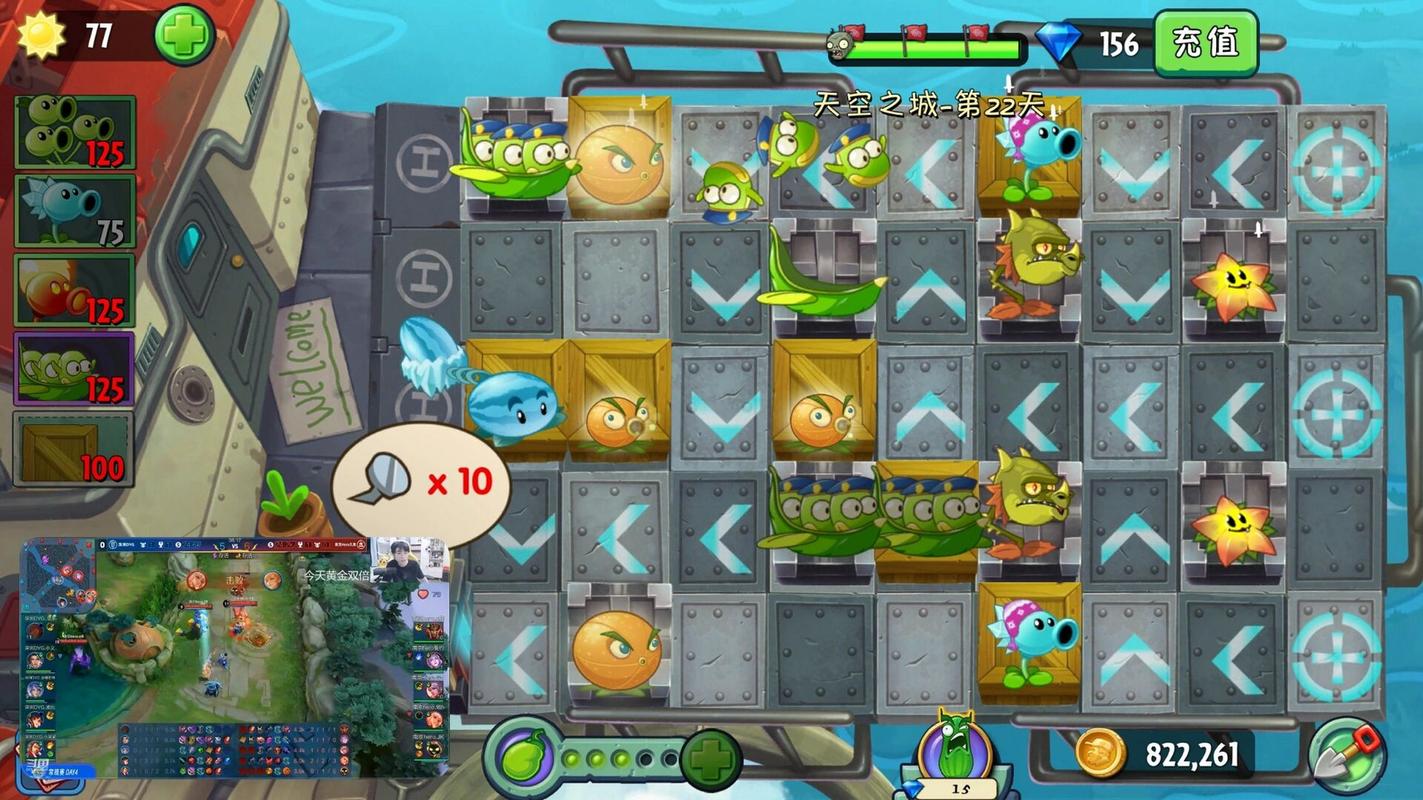Select the Threepeater seed packet

(x=75, y=131)
